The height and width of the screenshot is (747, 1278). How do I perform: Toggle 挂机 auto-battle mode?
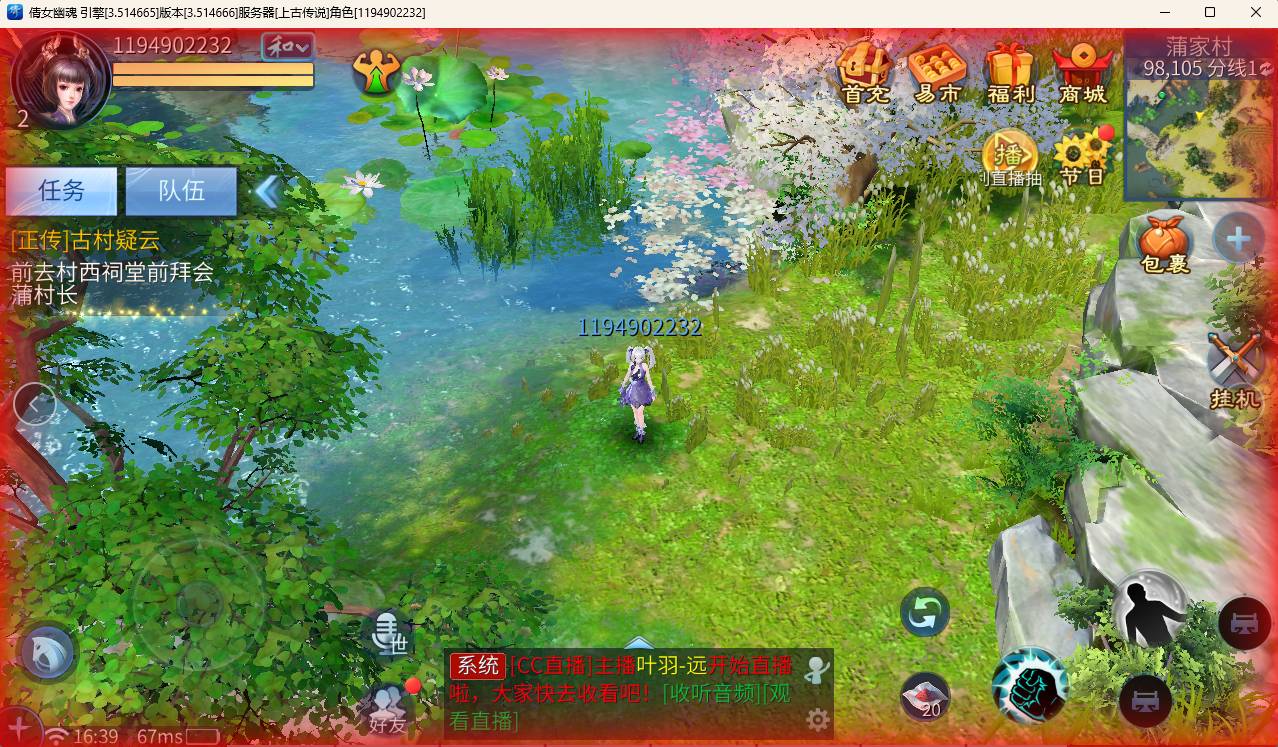(1235, 368)
